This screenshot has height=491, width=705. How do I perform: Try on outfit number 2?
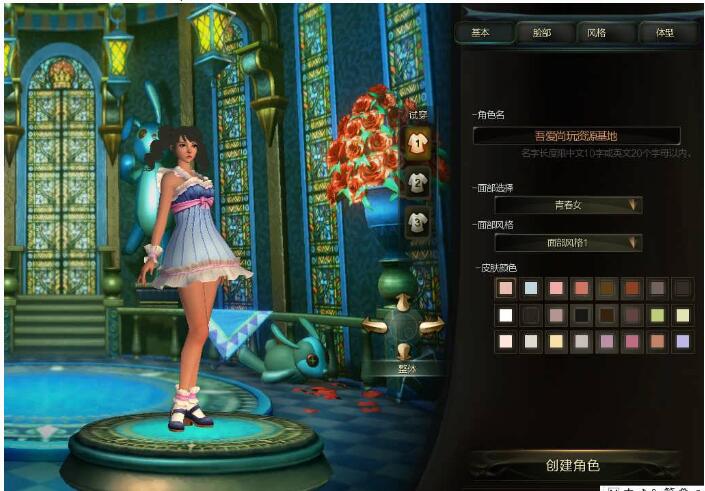coord(417,182)
